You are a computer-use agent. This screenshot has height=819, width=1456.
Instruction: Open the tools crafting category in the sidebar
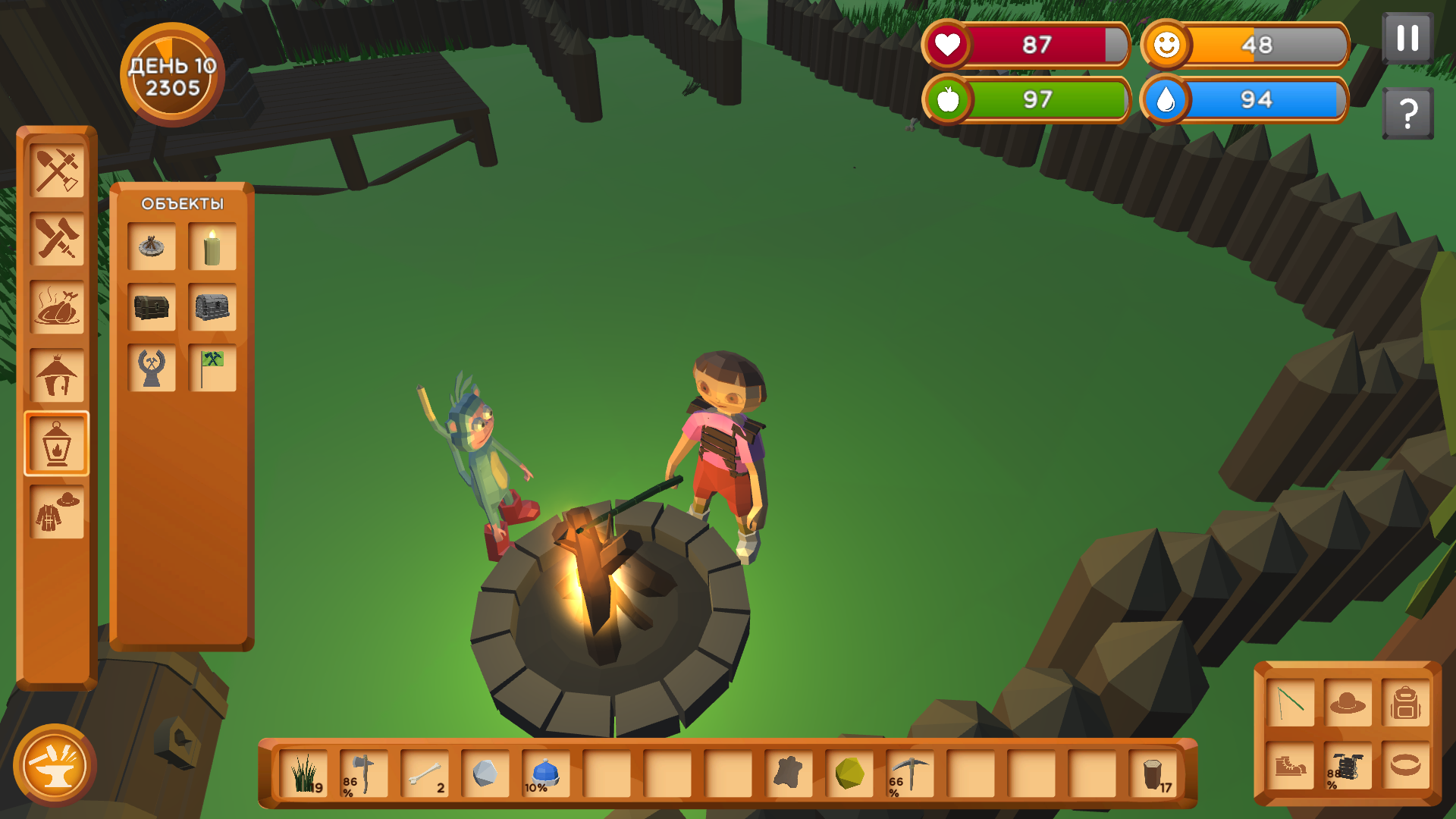(57, 168)
